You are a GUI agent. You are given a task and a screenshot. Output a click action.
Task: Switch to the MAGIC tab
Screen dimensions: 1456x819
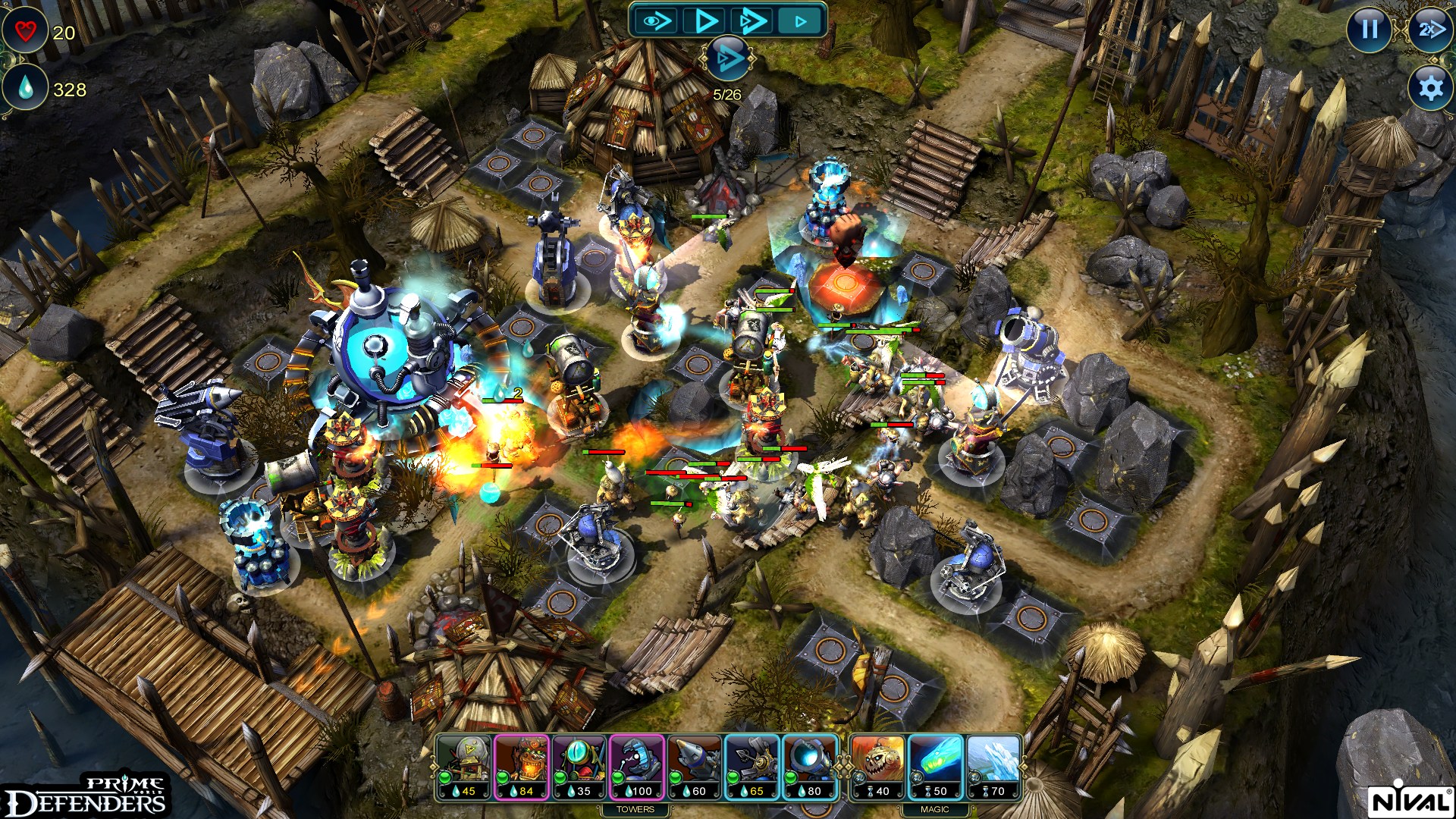937,810
